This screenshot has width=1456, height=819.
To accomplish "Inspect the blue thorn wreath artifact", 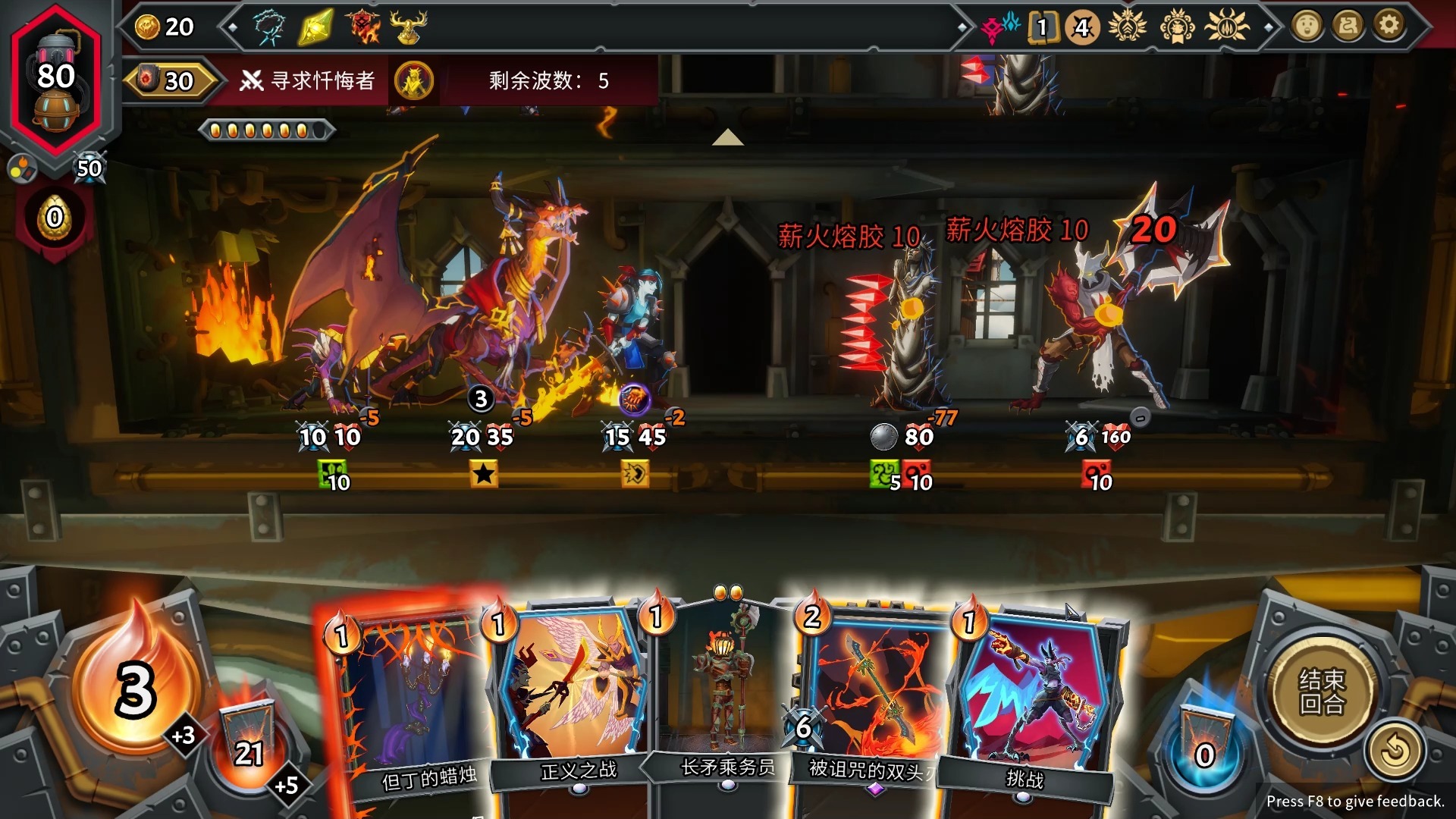I will coord(268,27).
